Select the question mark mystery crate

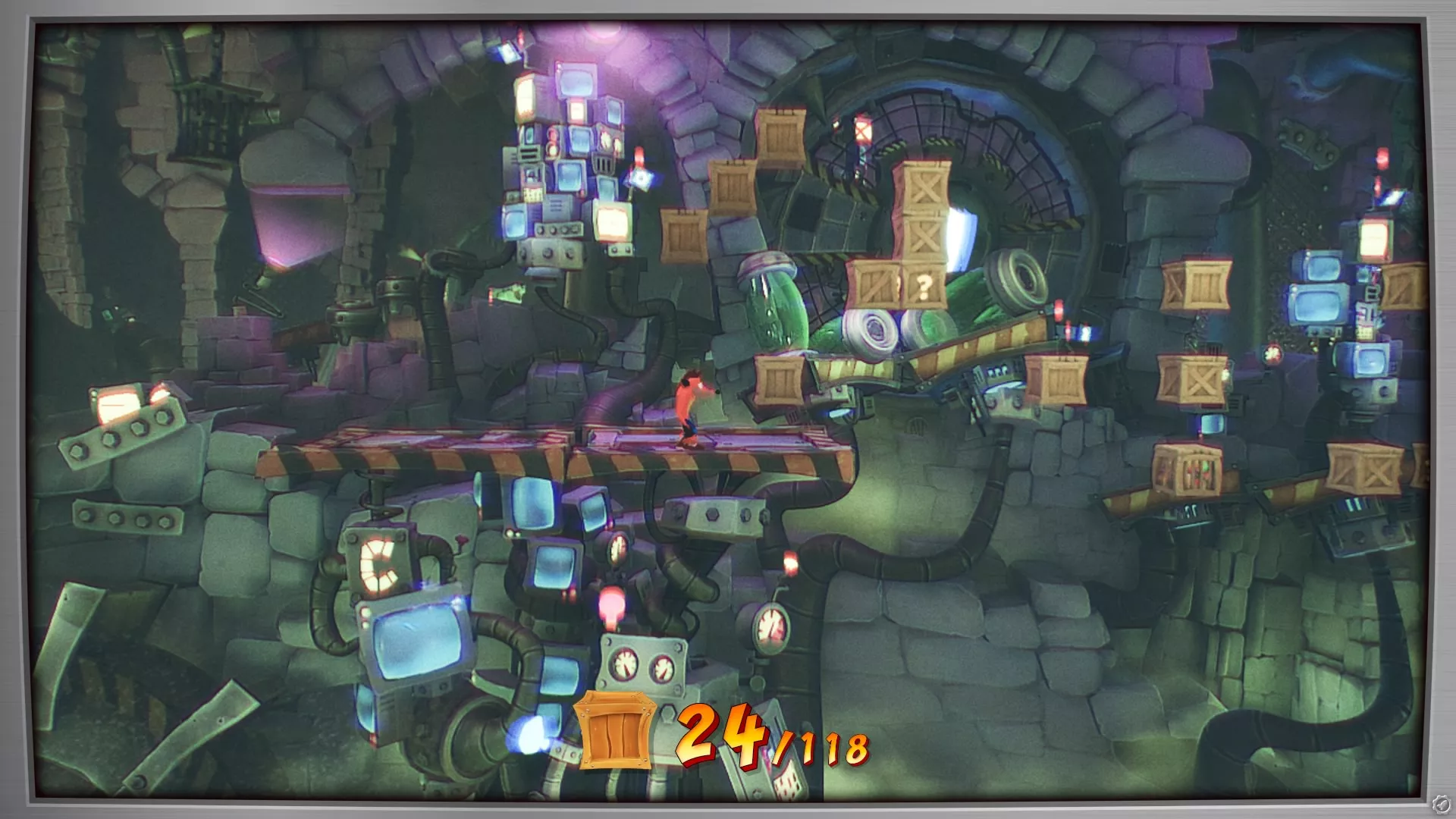point(922,284)
